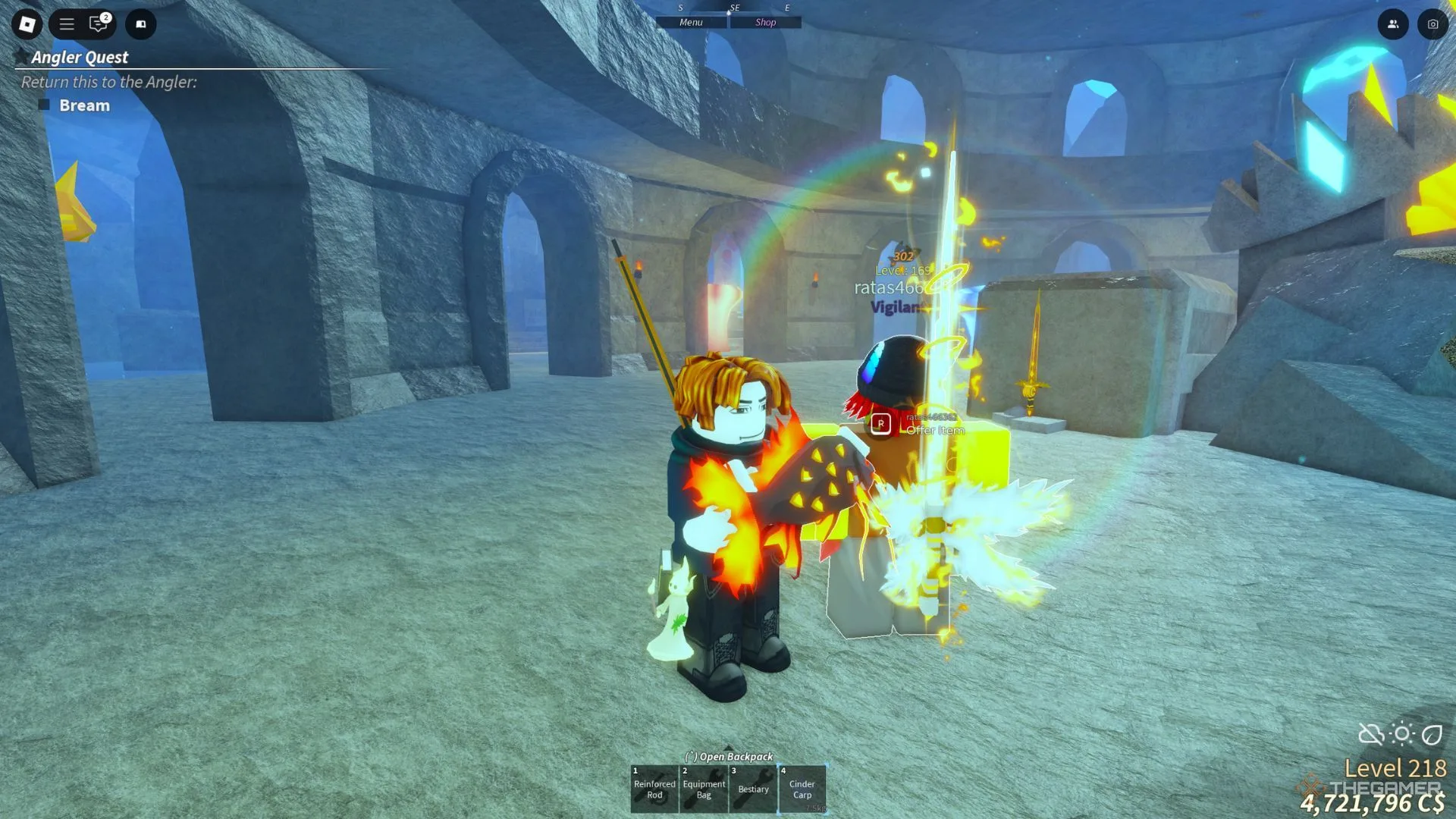This screenshot has width=1456, height=819.
Task: Open the Shop button at top
Action: click(765, 23)
